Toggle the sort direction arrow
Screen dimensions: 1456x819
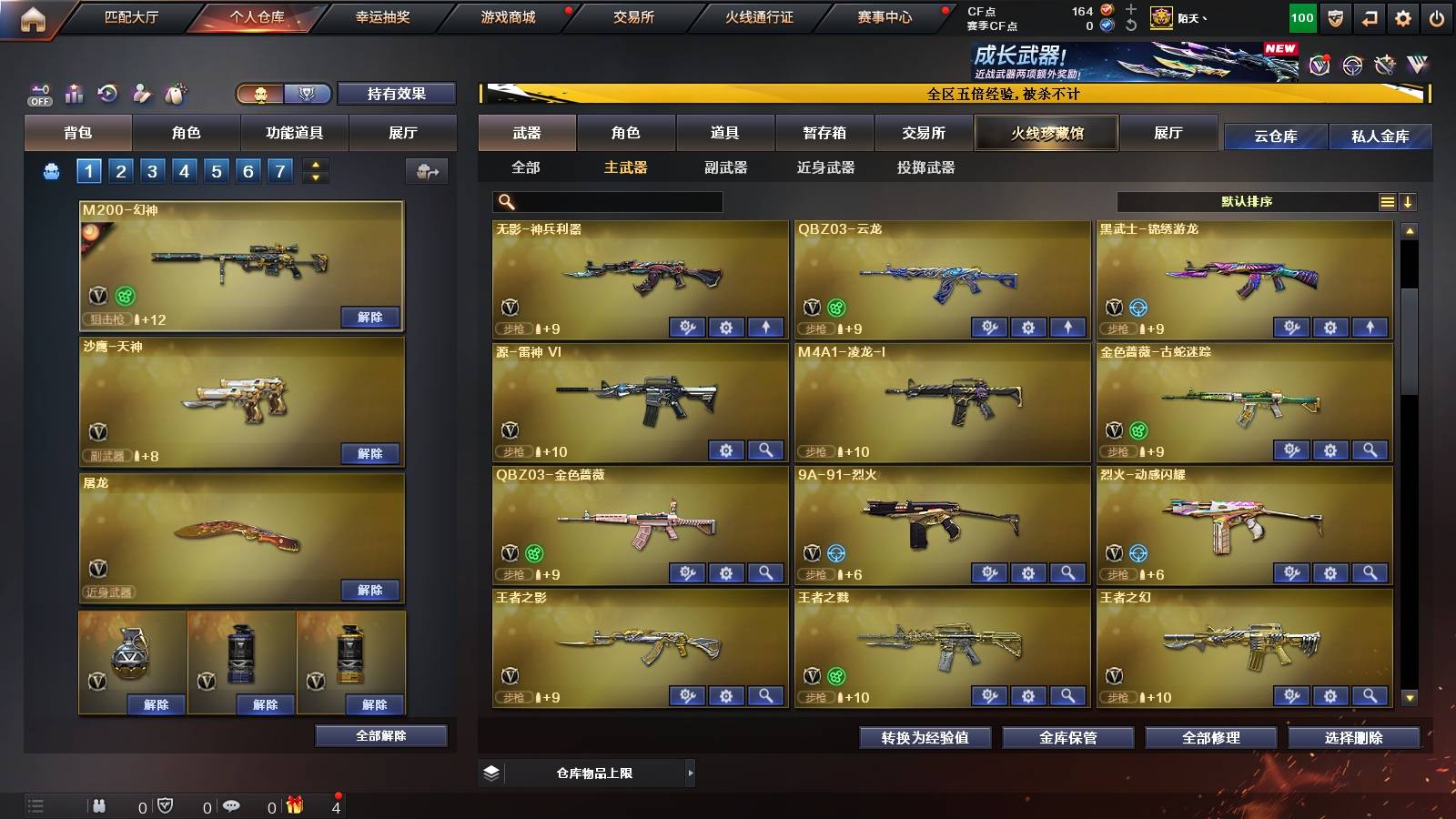click(x=1410, y=201)
